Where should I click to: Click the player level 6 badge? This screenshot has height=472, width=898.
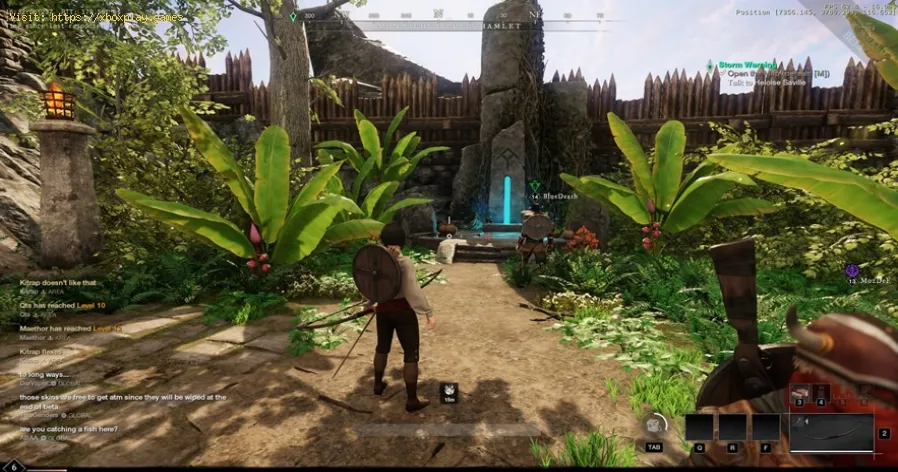[x=14, y=465]
